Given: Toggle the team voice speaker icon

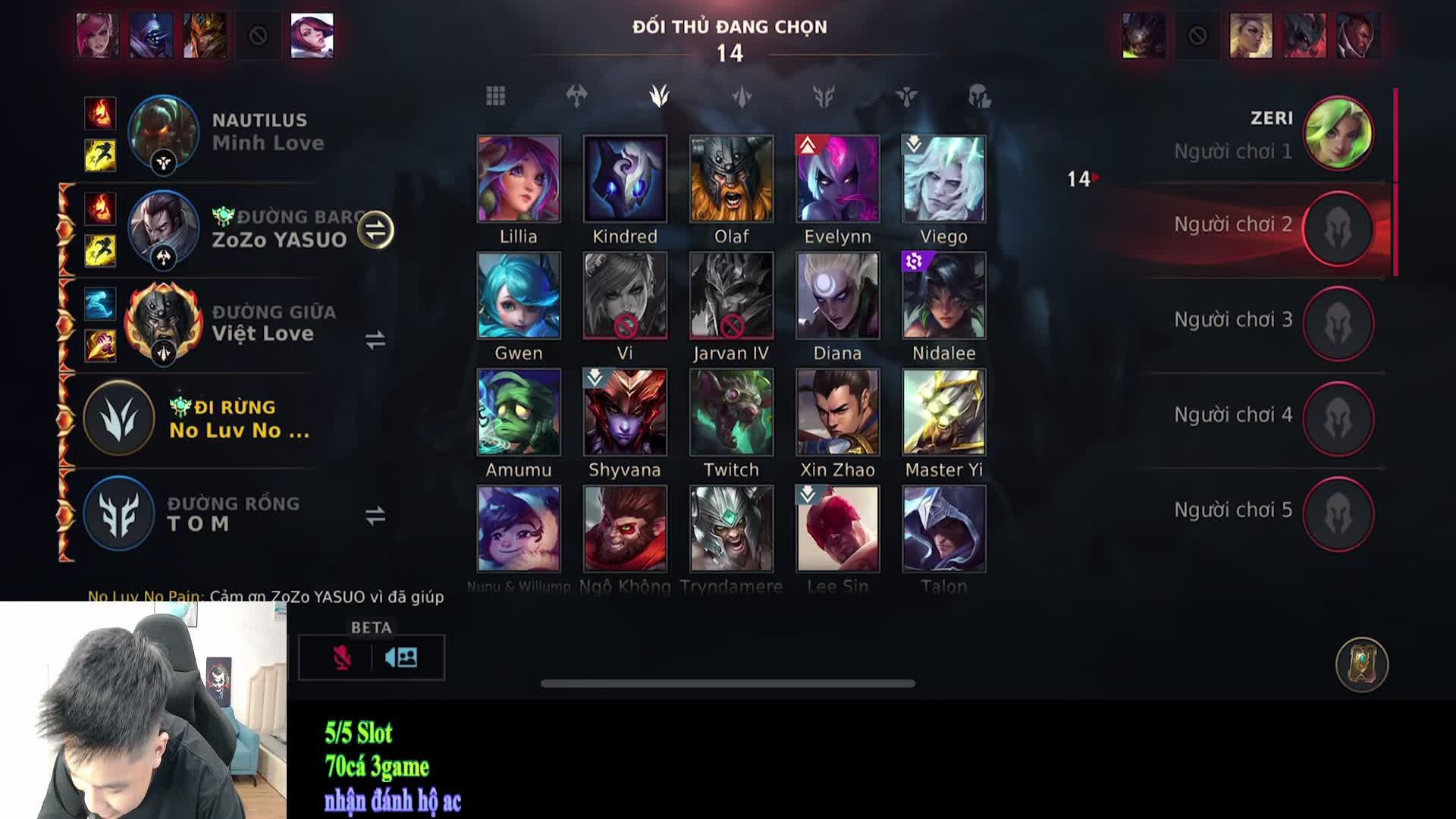Looking at the screenshot, I should [x=402, y=657].
